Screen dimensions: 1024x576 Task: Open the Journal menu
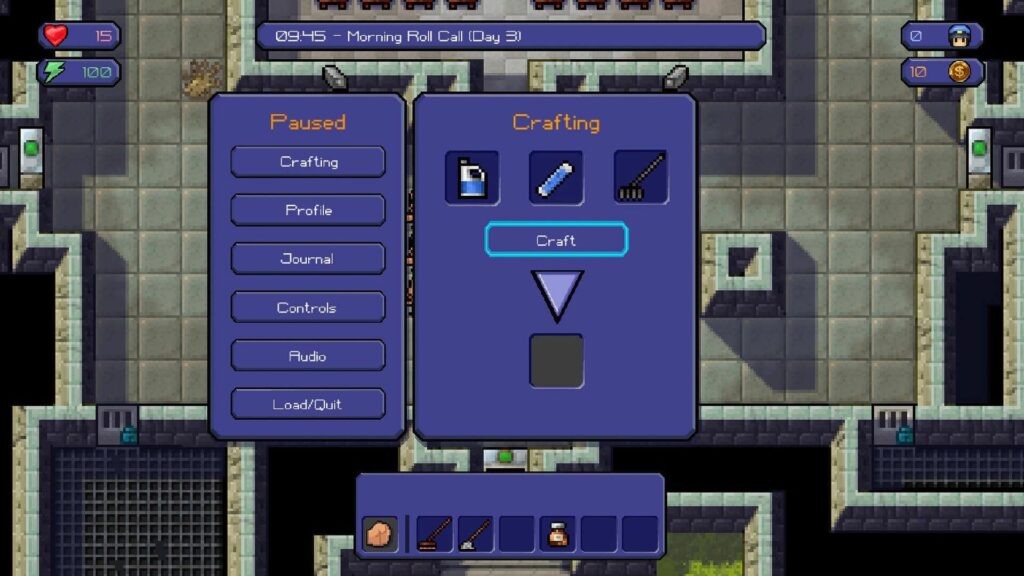pyautogui.click(x=308, y=259)
